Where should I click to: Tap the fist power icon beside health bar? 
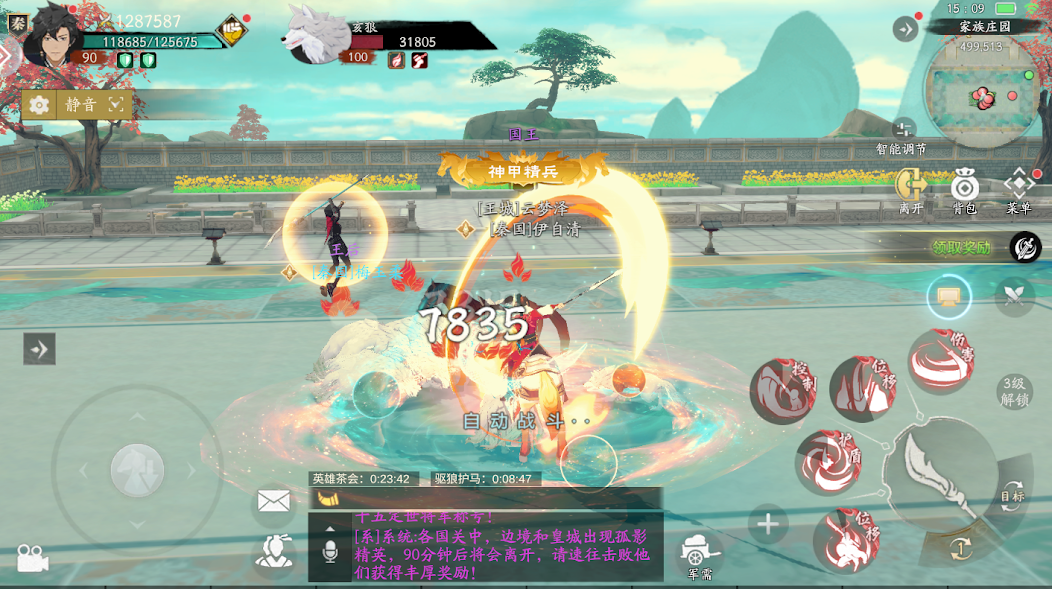[x=231, y=30]
